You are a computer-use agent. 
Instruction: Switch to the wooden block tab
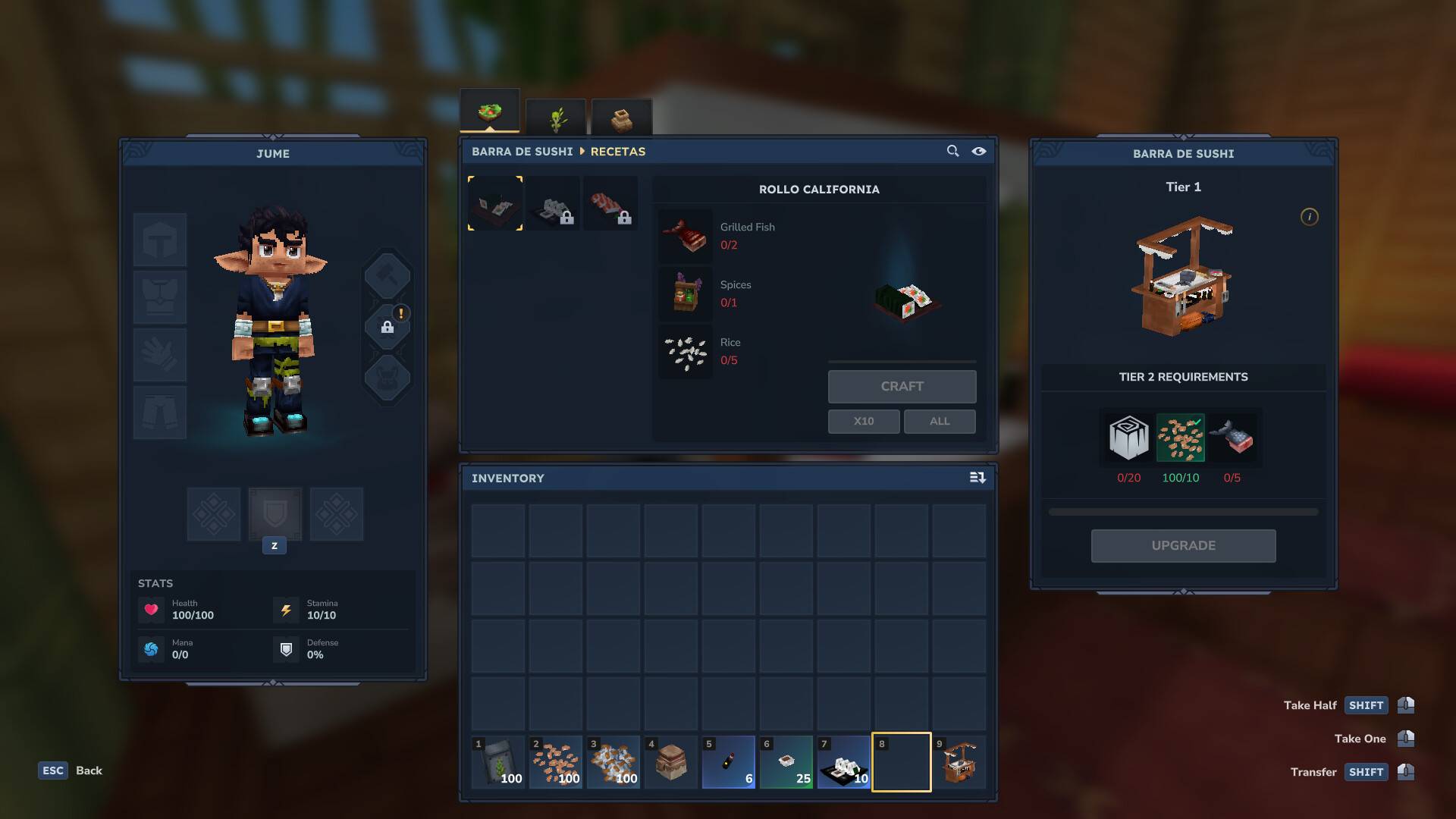621,118
